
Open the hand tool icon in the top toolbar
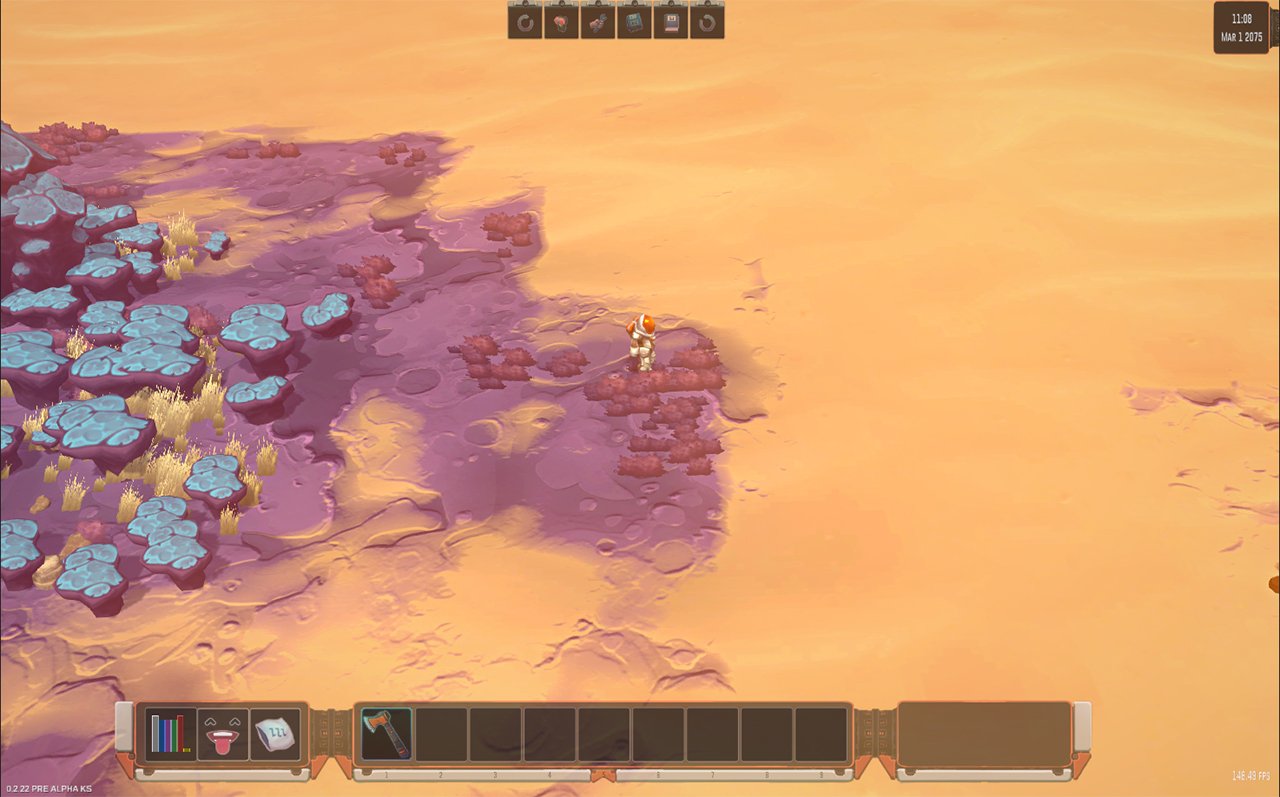tap(599, 22)
